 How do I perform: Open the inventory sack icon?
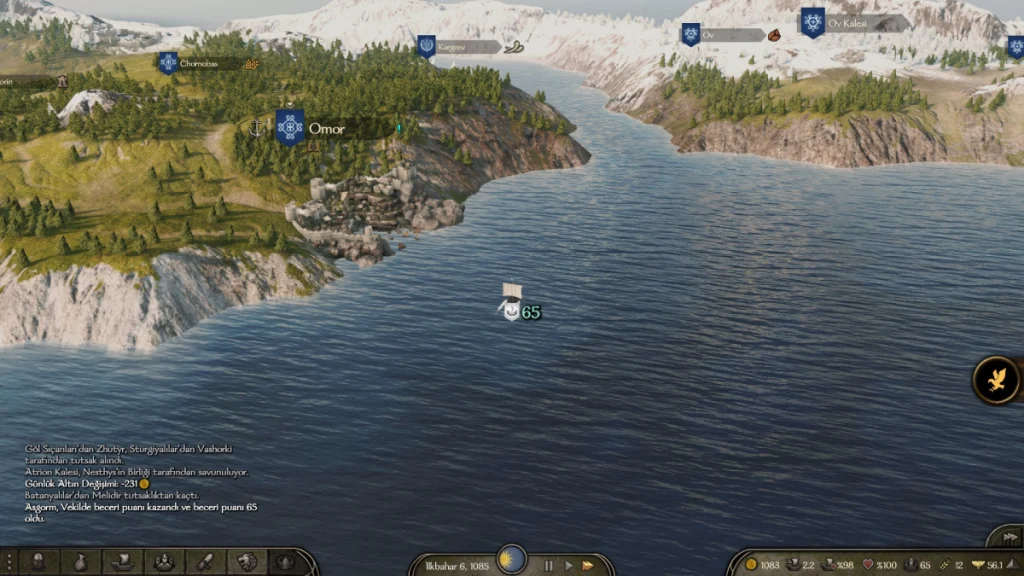pyautogui.click(x=80, y=562)
